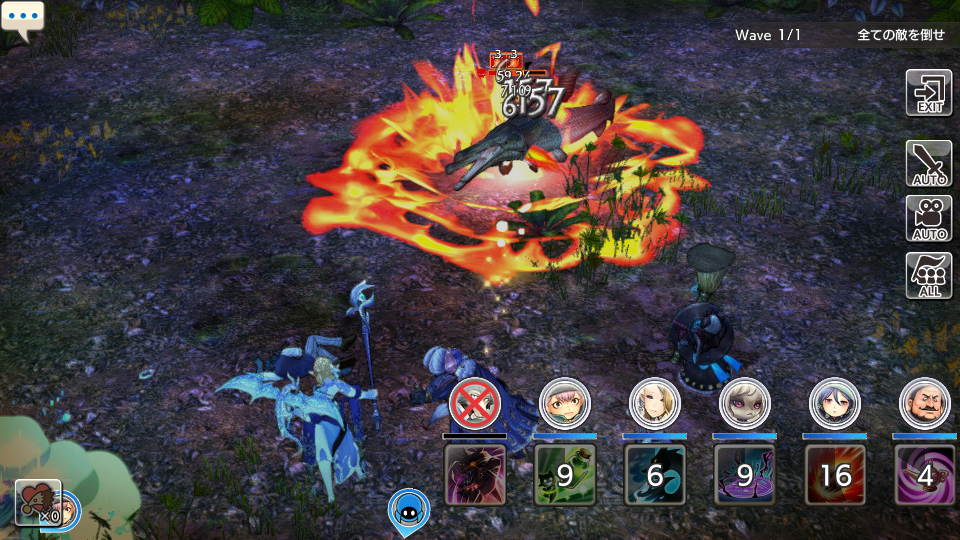Use the magic lamp skill
The image size is (960, 540).
(925, 475)
